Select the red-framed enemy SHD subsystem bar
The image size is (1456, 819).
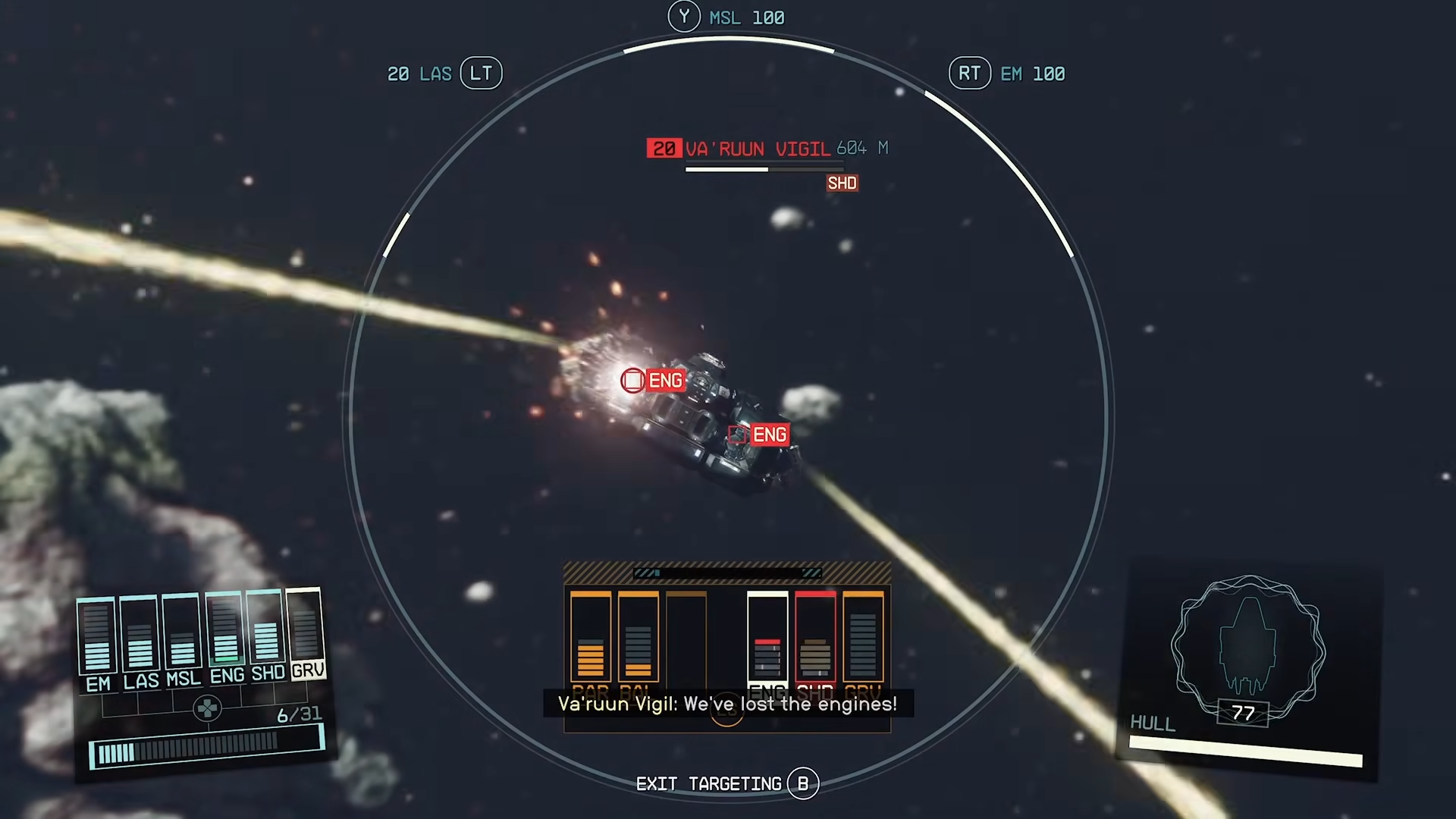tap(815, 637)
